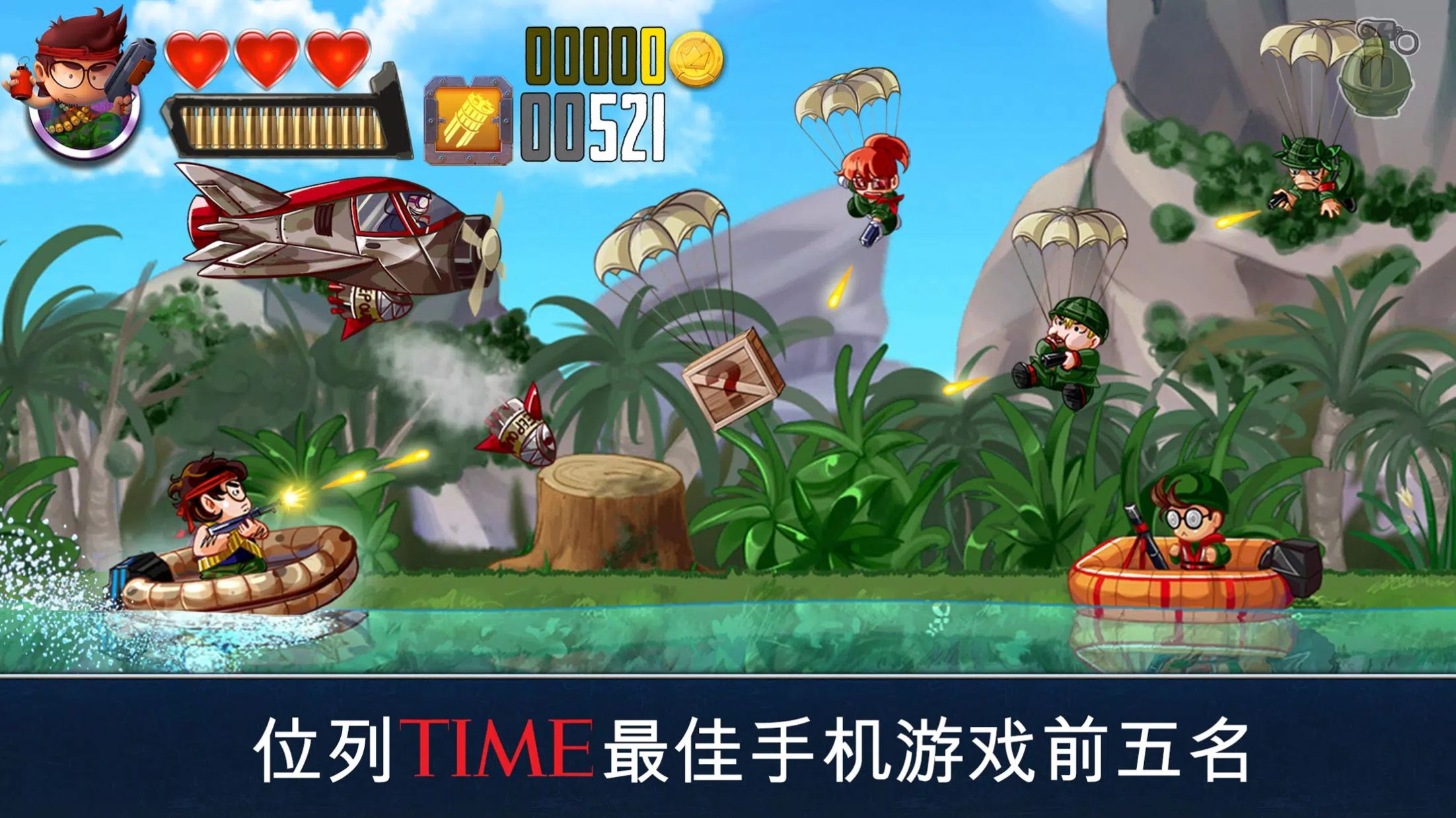Tap the red-finned bomb rocket near the tree stump
Screen dimensions: 1456x818
(x=522, y=423)
